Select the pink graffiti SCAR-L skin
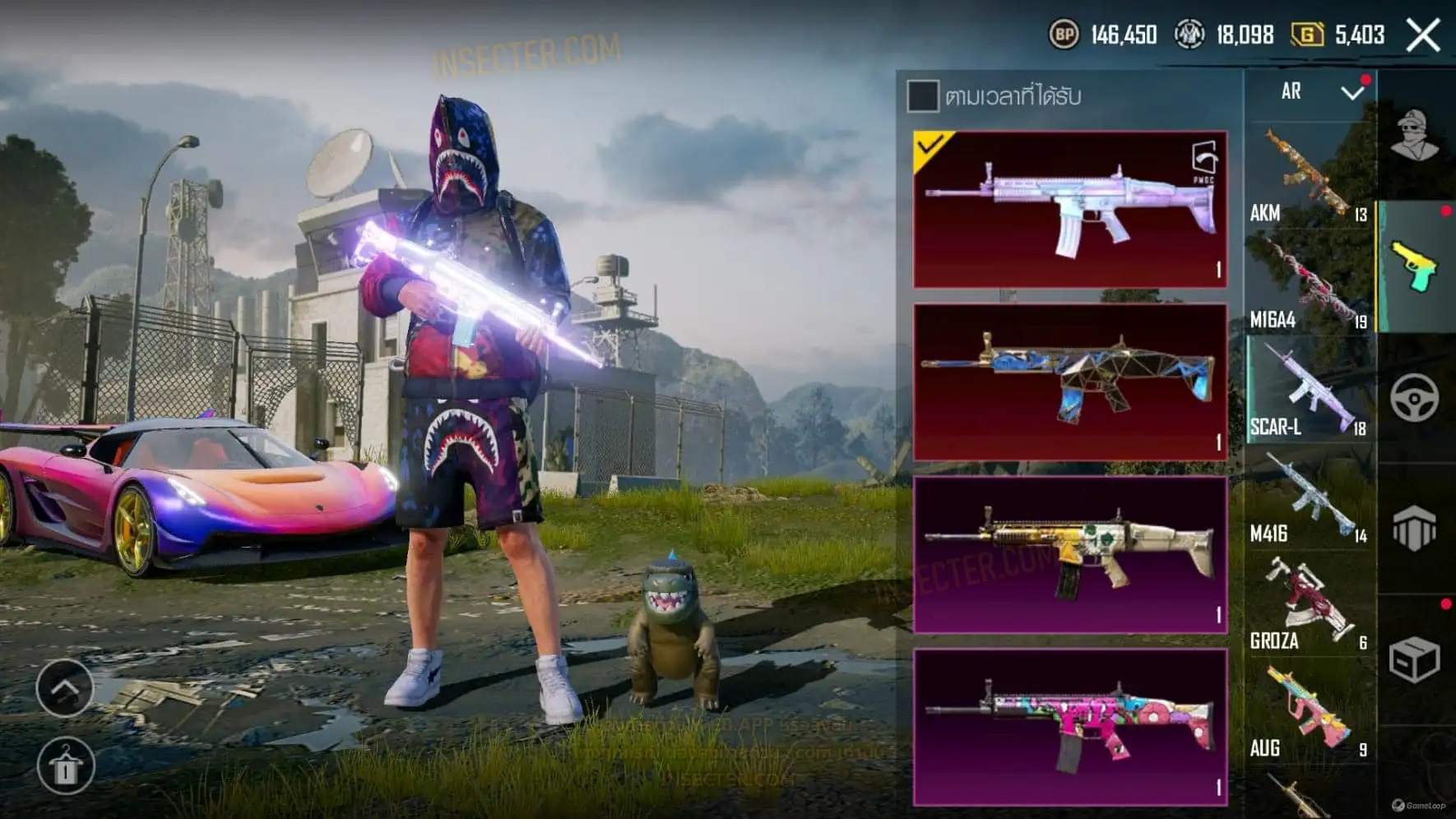The height and width of the screenshot is (819, 1456). (x=1070, y=726)
